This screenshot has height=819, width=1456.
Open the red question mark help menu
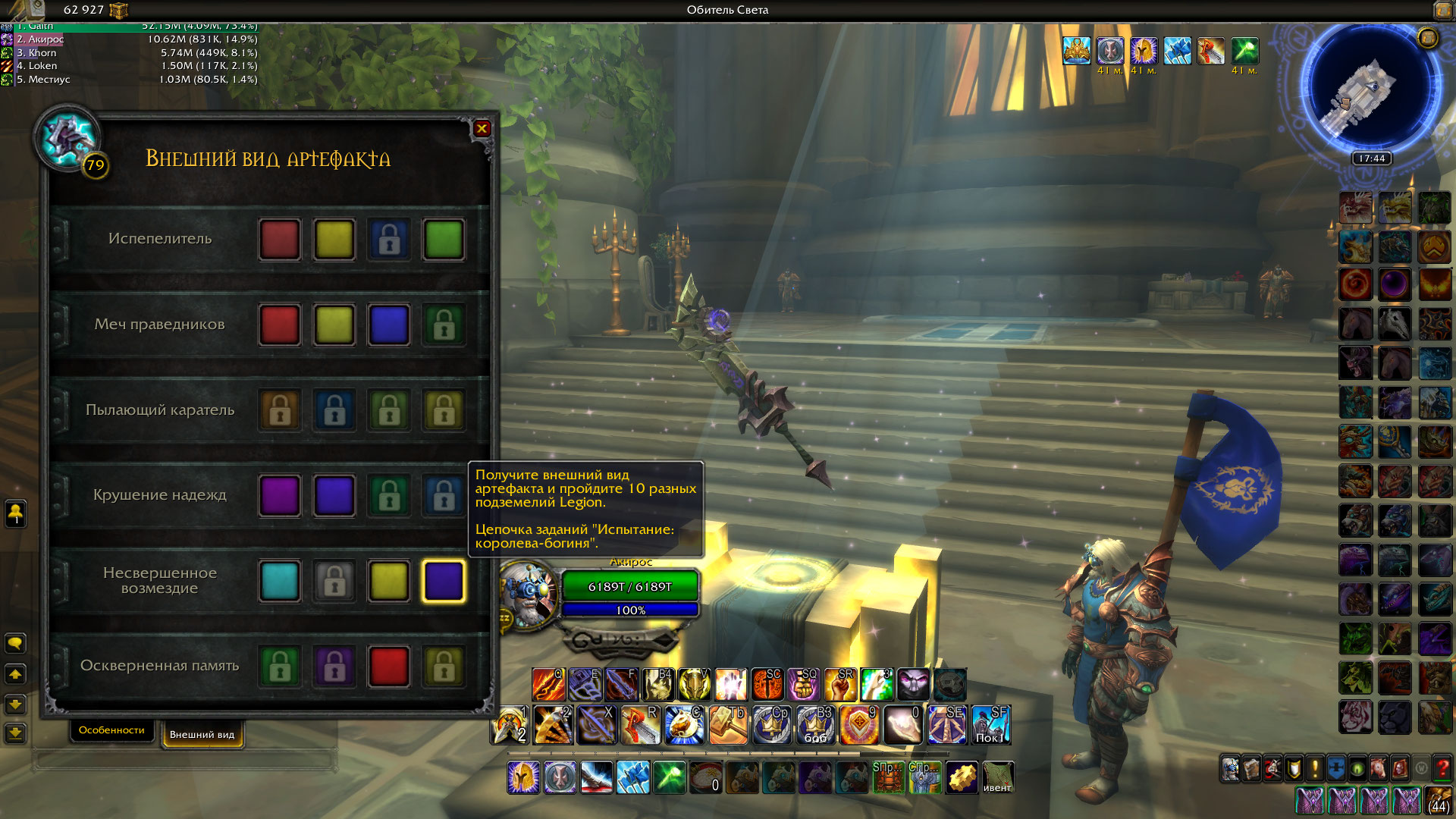pyautogui.click(x=1442, y=769)
